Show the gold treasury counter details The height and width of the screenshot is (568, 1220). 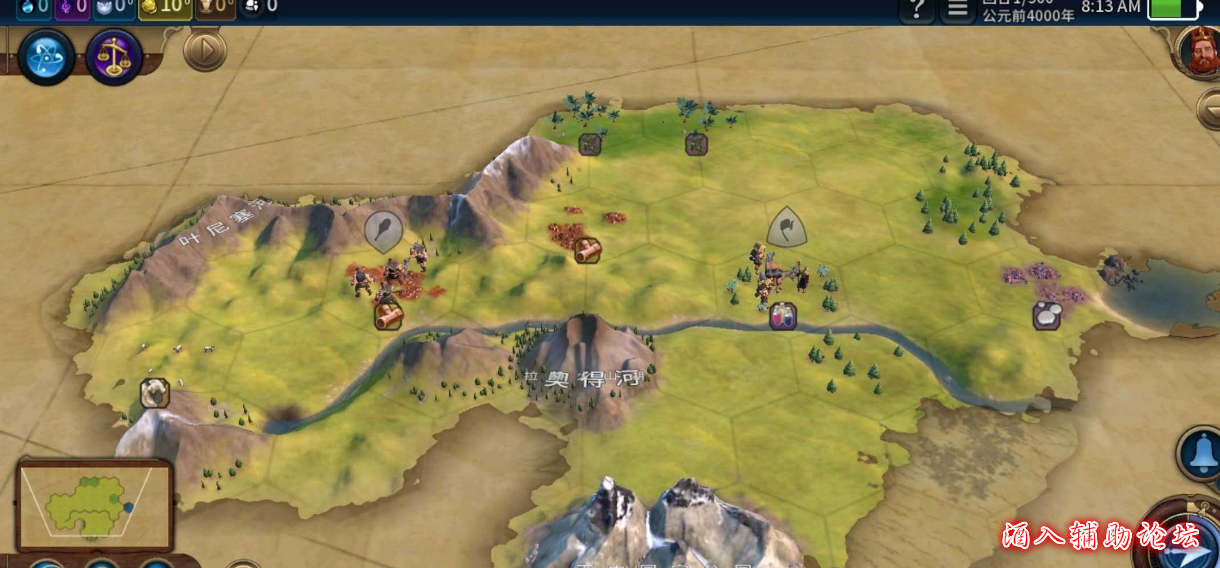(x=164, y=8)
